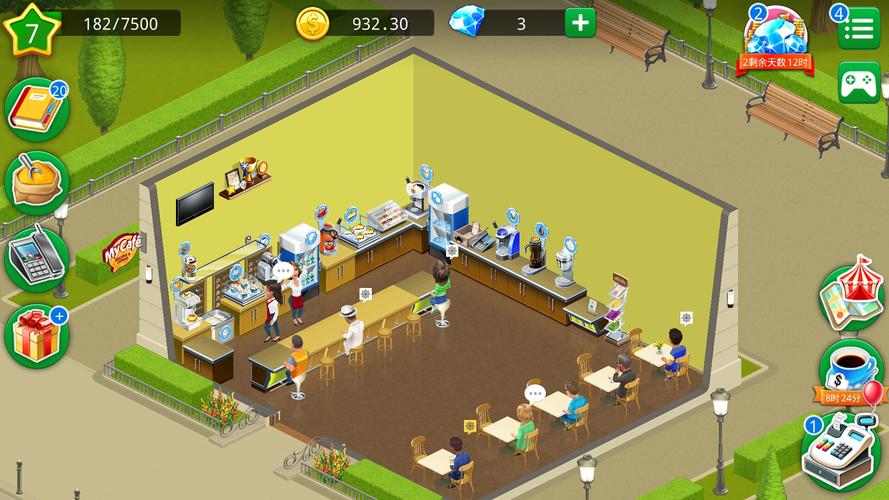The width and height of the screenshot is (889, 500).
Task: Tap the phone orders icon
Action: (36, 259)
